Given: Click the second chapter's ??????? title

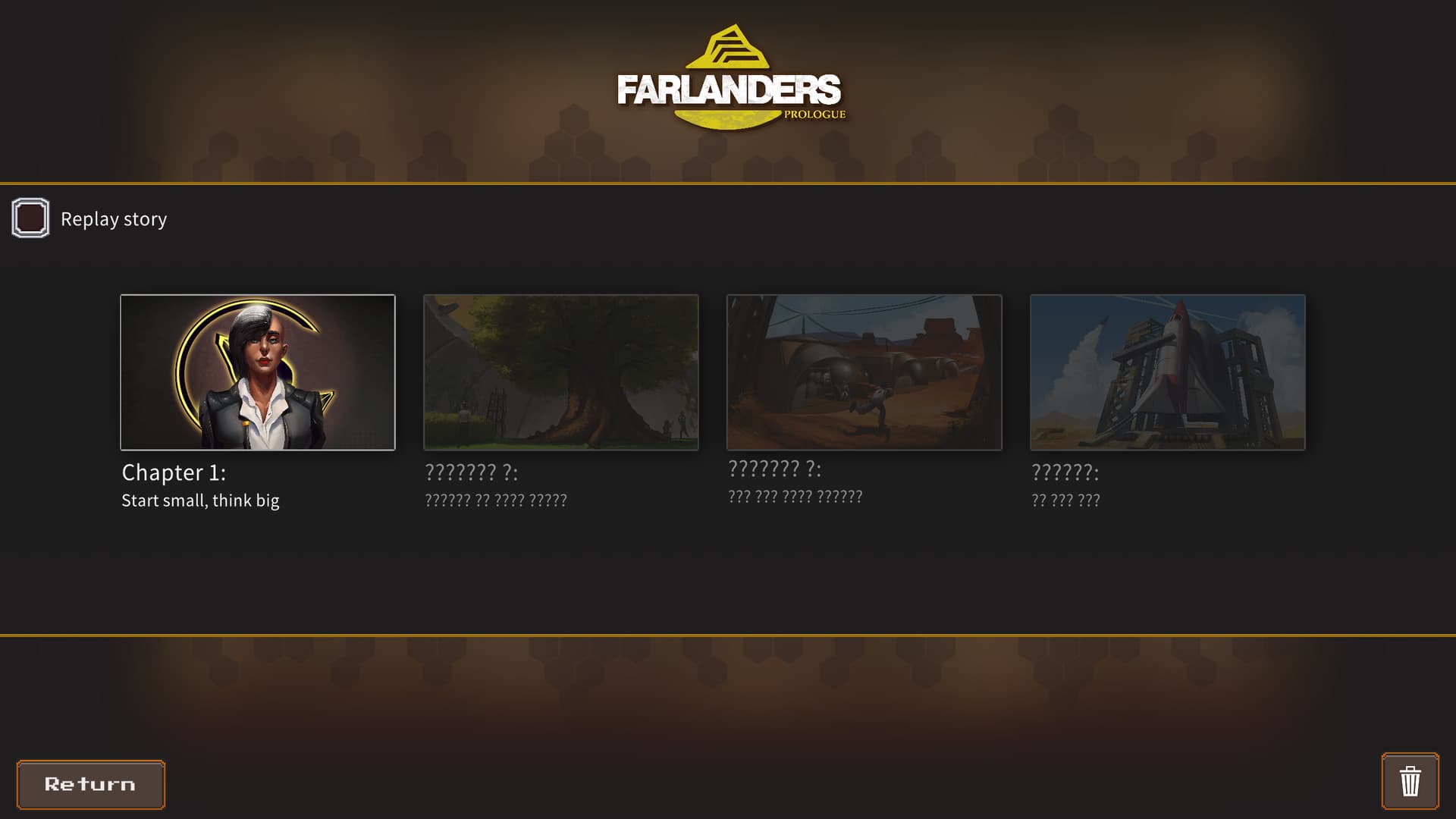Looking at the screenshot, I should tap(471, 472).
